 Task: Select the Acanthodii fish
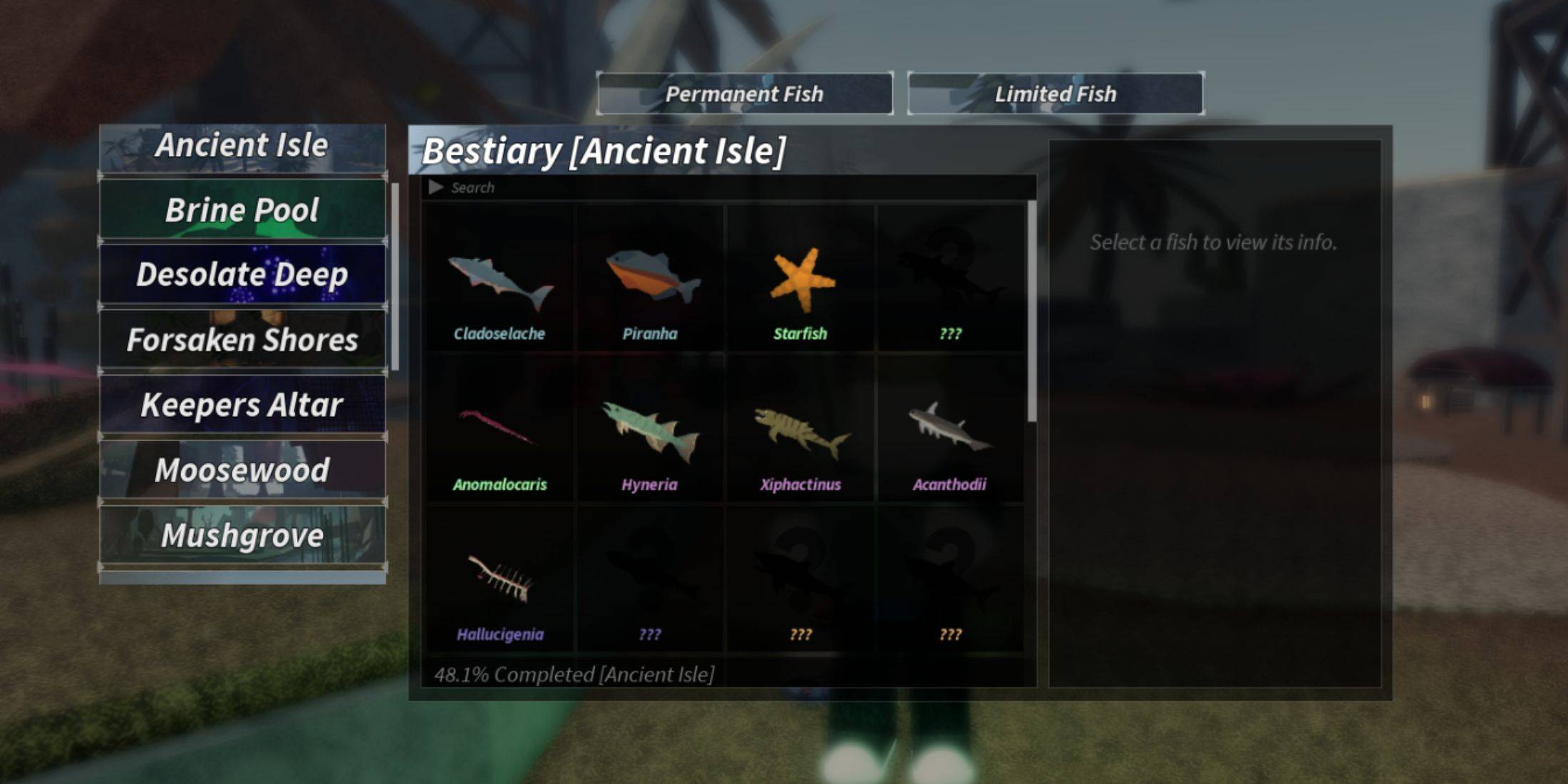tap(949, 431)
